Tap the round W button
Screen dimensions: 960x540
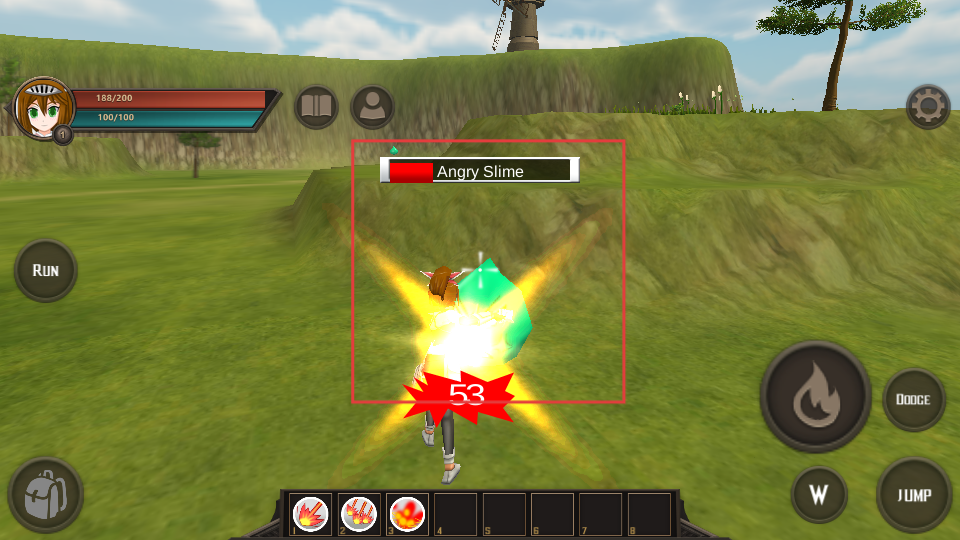pos(819,495)
